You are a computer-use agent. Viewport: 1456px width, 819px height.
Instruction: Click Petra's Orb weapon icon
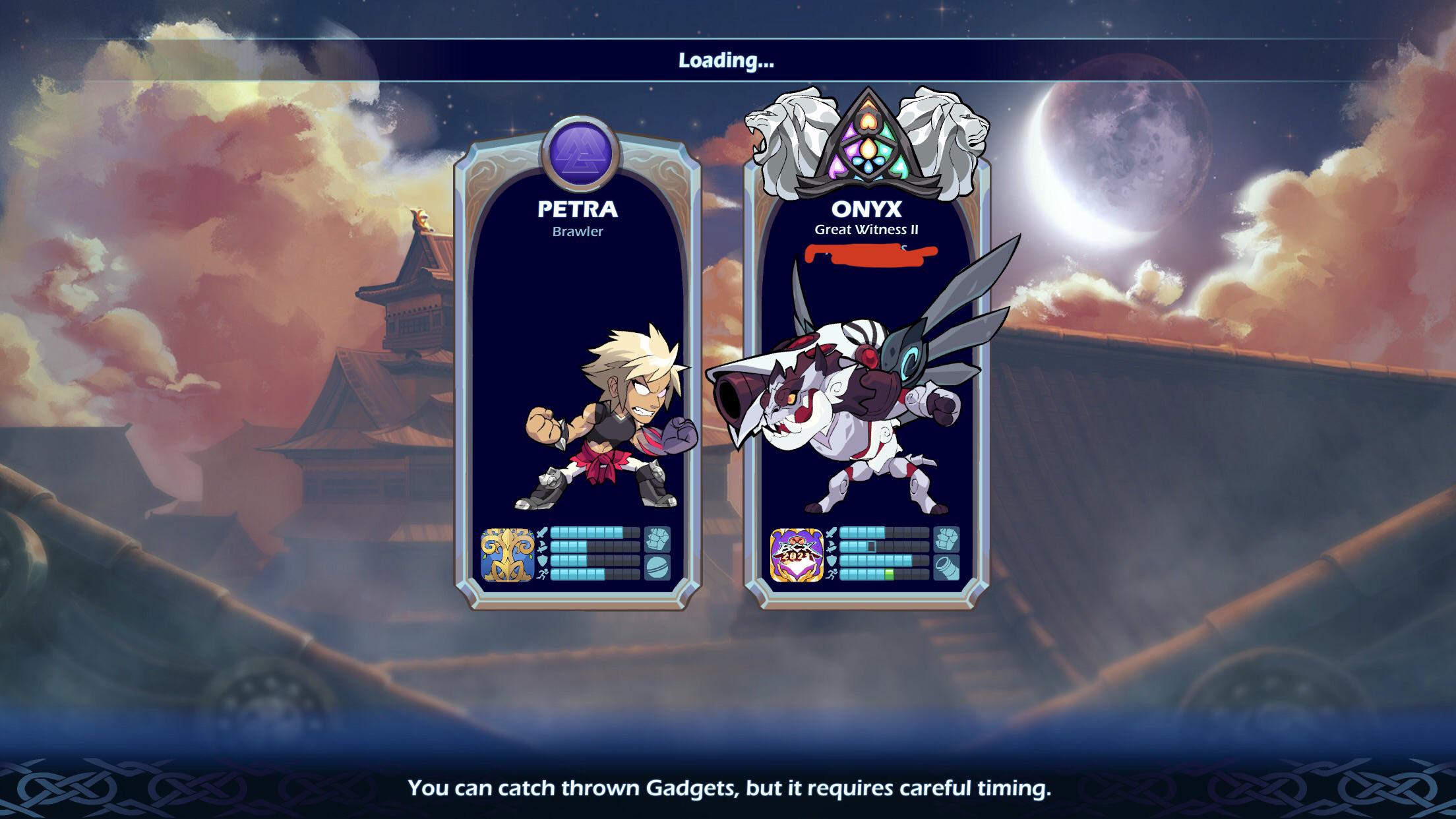658,568
